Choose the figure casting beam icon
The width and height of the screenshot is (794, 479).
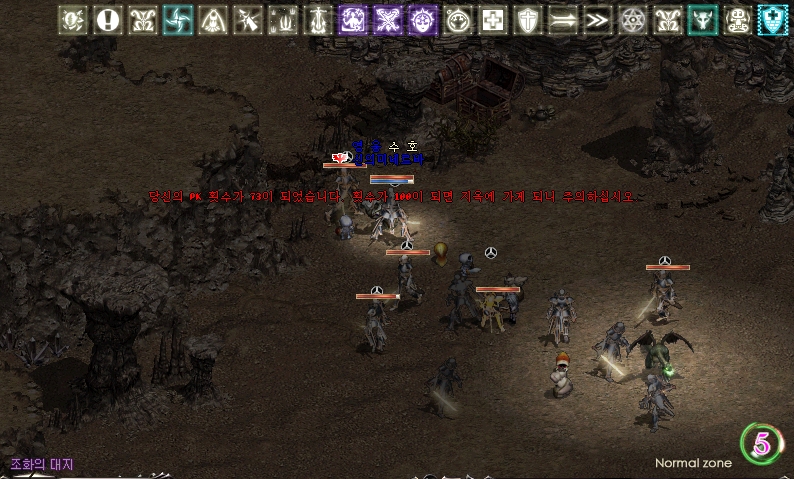(247, 19)
